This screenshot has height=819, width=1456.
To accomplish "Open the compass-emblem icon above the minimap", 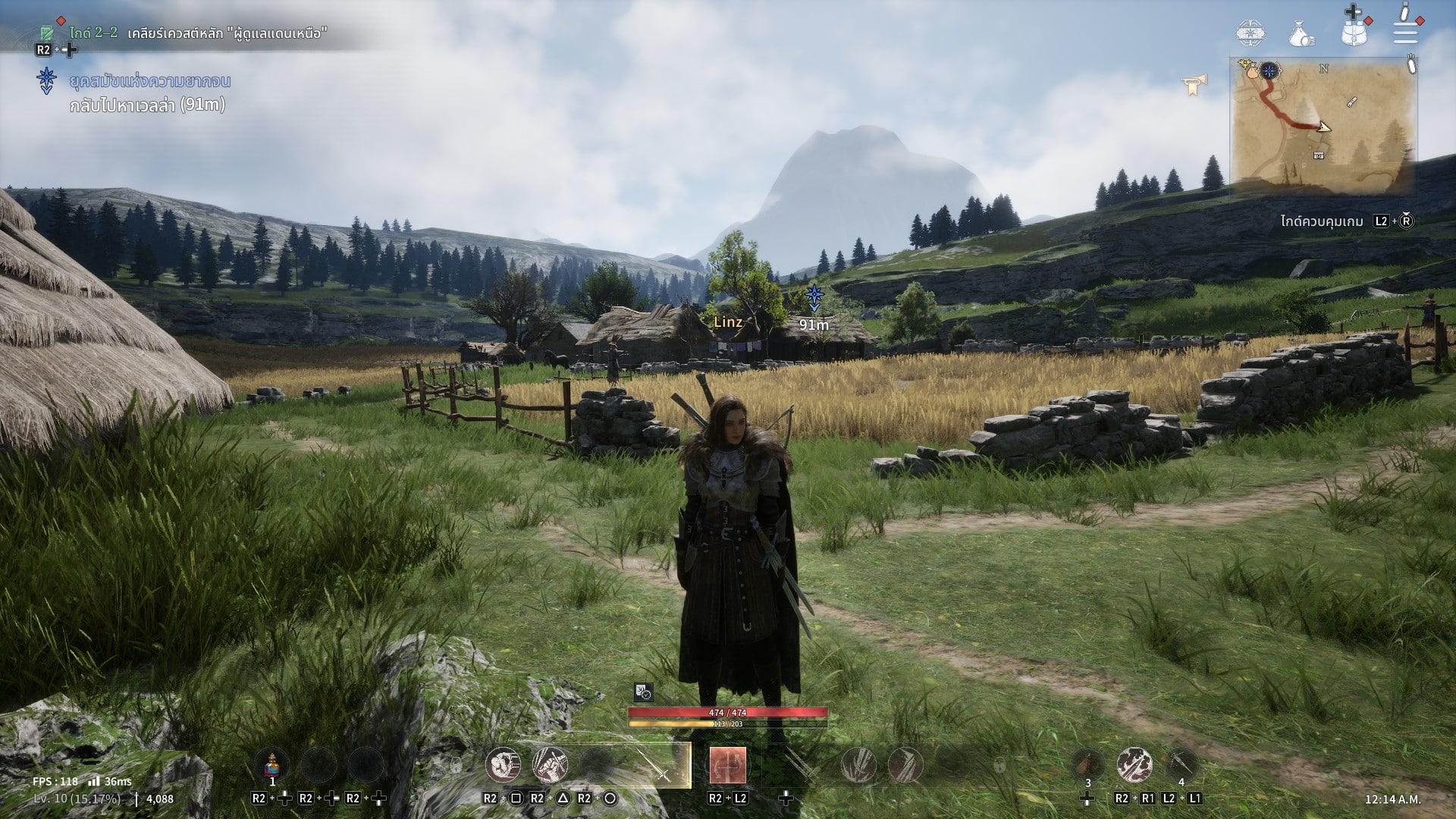I will point(1250,33).
